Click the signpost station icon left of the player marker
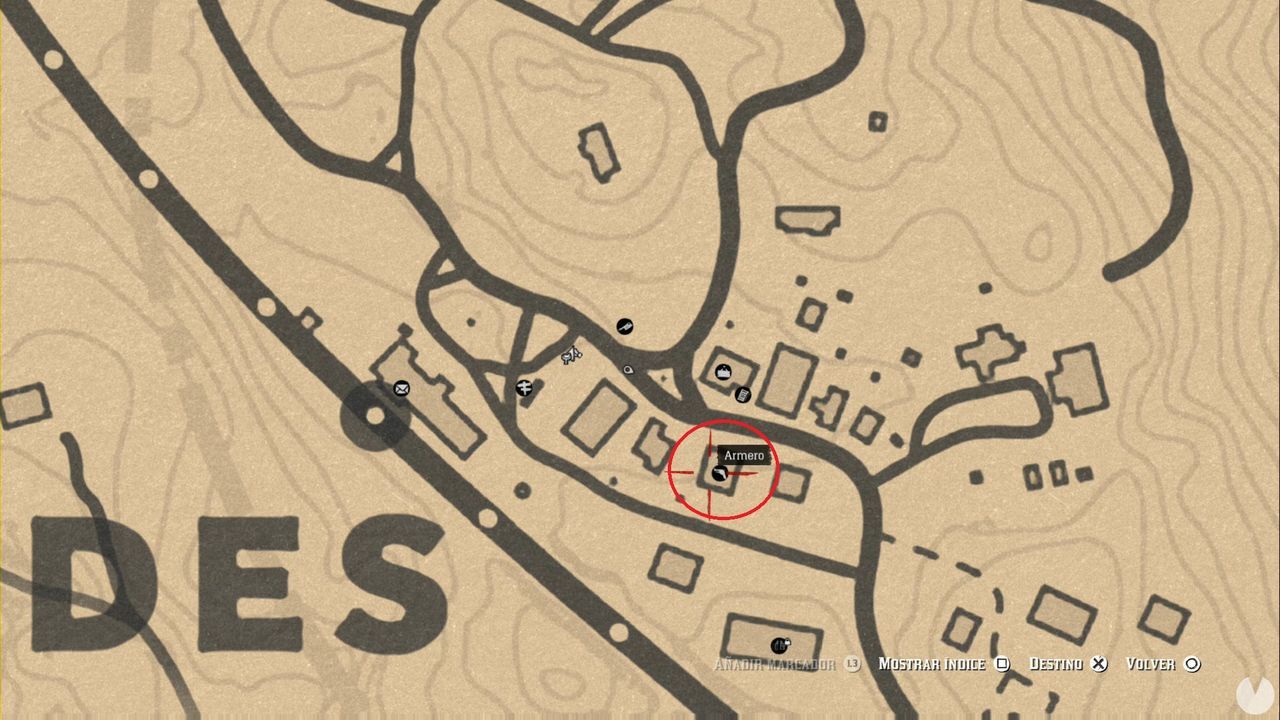 pos(523,389)
